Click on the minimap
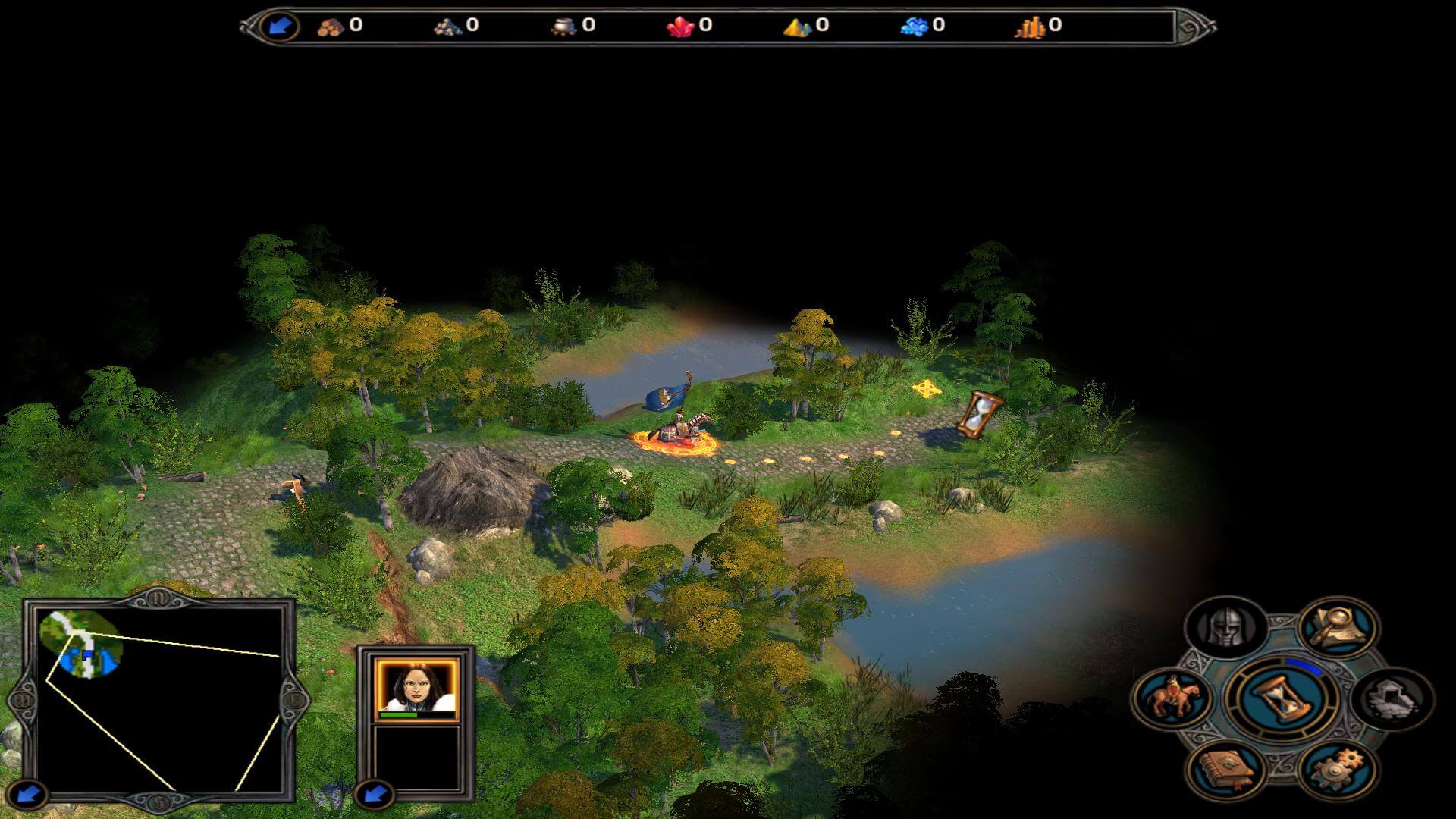Image resolution: width=1456 pixels, height=819 pixels. [159, 699]
